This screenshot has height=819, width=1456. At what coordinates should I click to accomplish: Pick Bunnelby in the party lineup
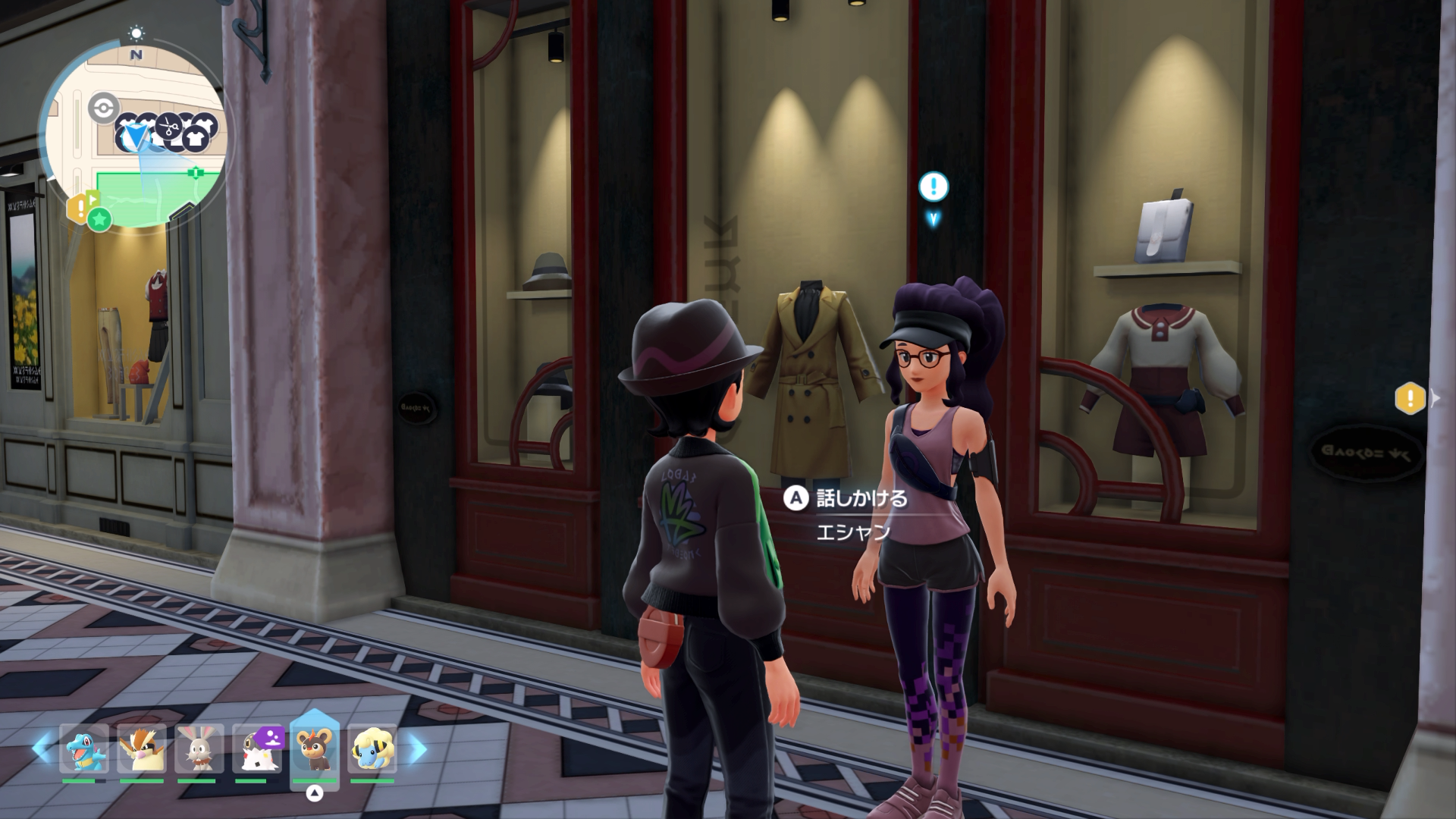point(199,748)
